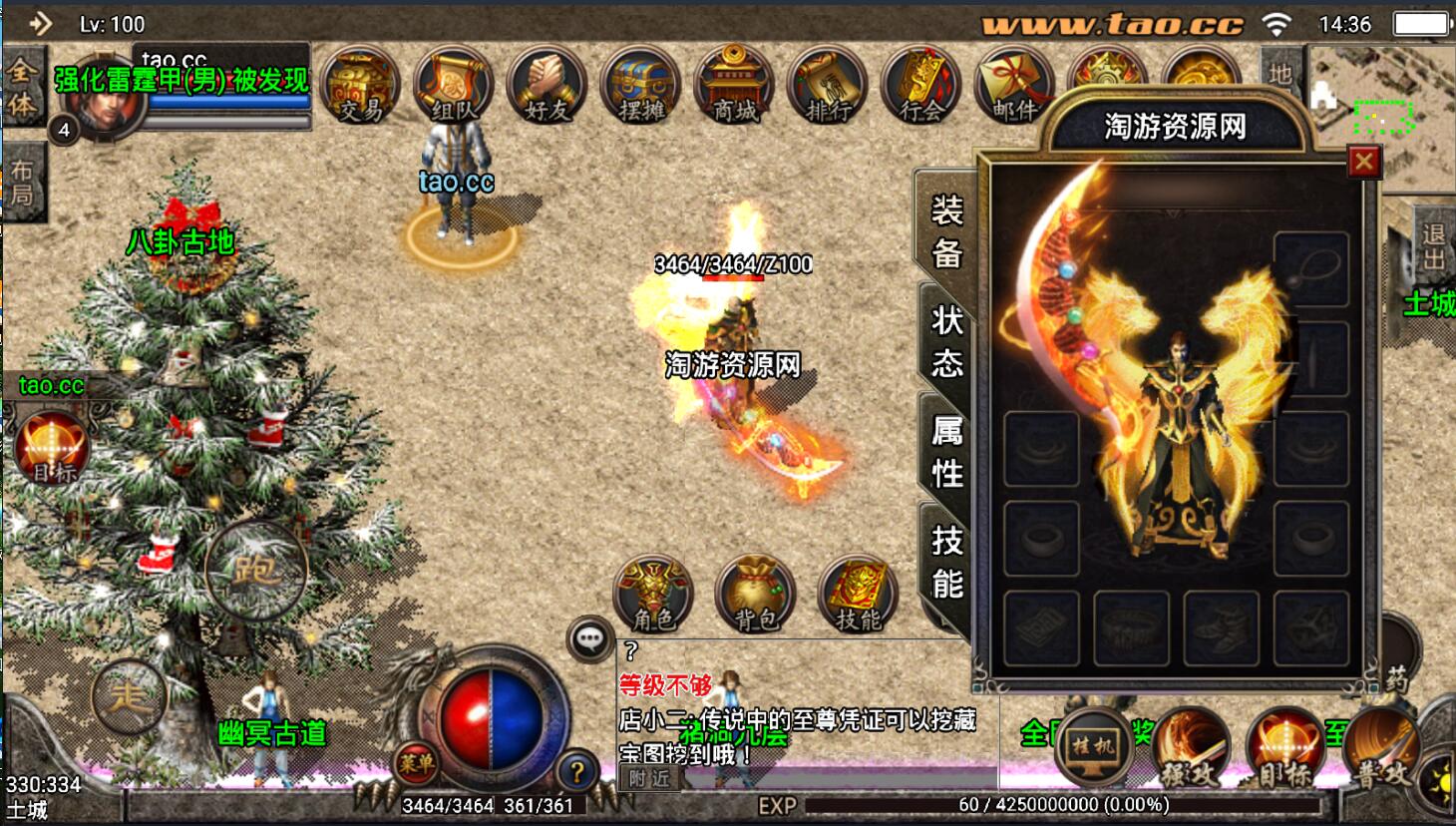Select the 技能 skills side tab
The image size is (1456, 826).
945,561
